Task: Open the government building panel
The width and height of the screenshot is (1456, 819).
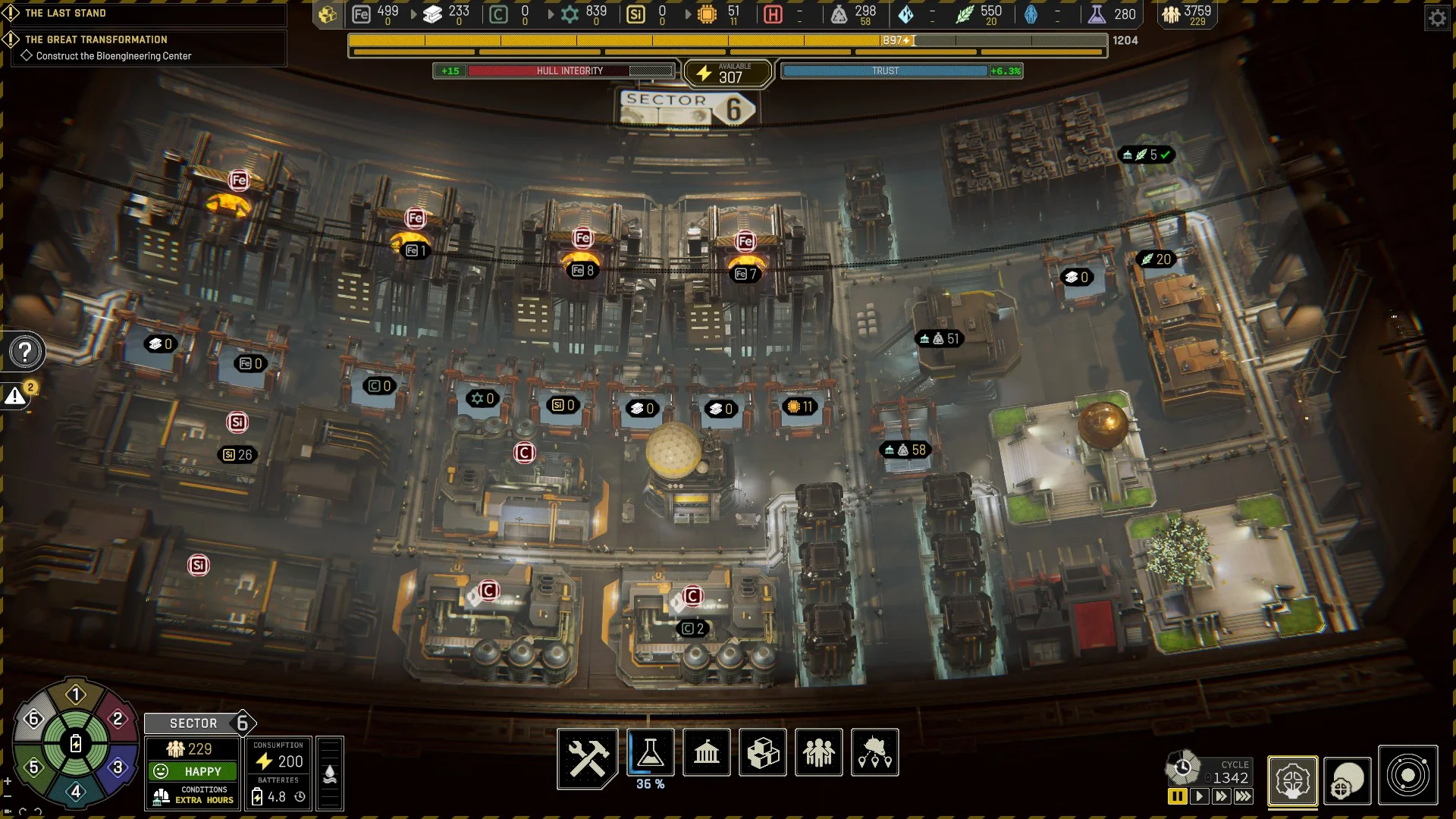Action: click(x=706, y=752)
